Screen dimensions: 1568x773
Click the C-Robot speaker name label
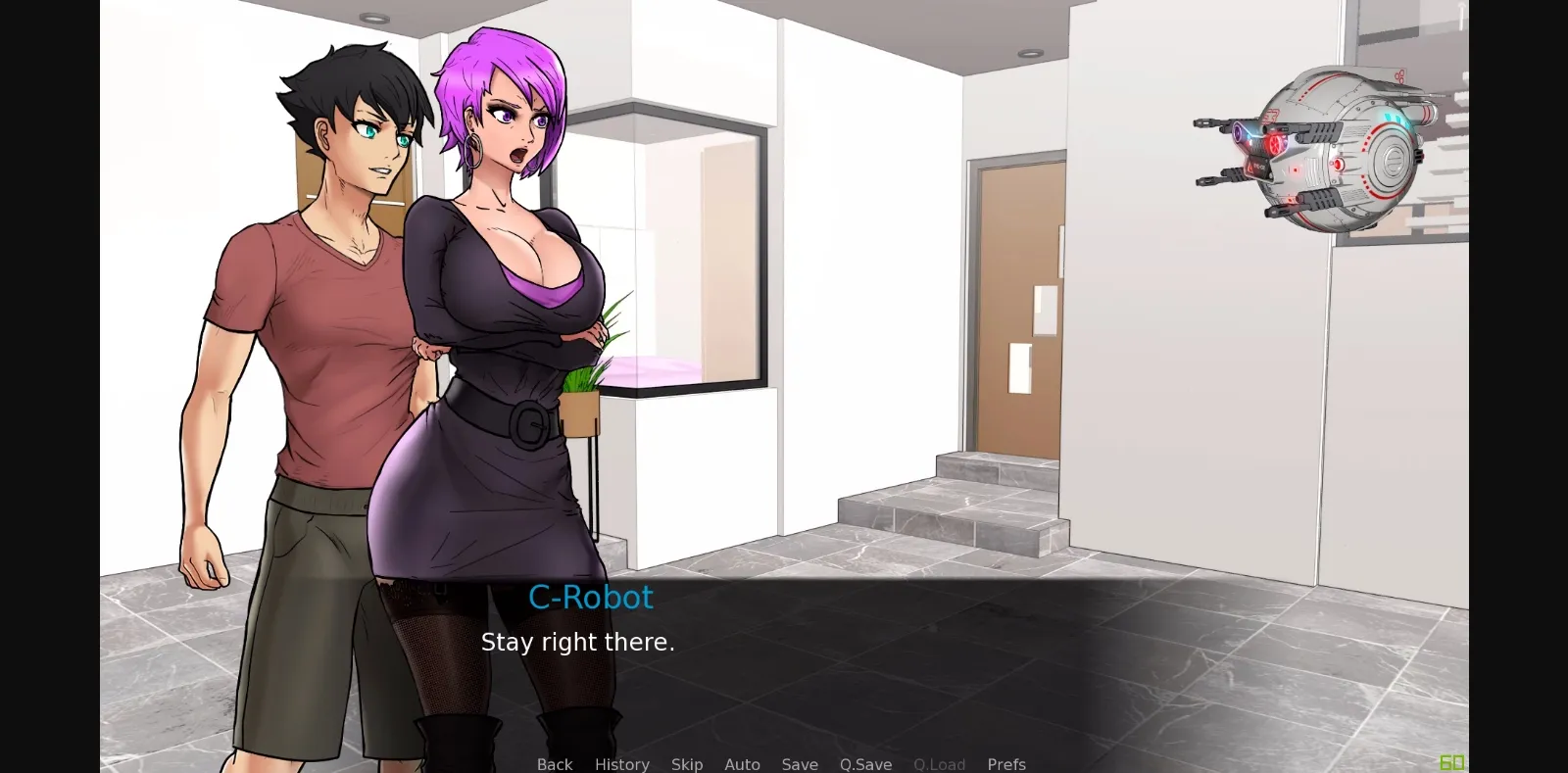pos(591,598)
